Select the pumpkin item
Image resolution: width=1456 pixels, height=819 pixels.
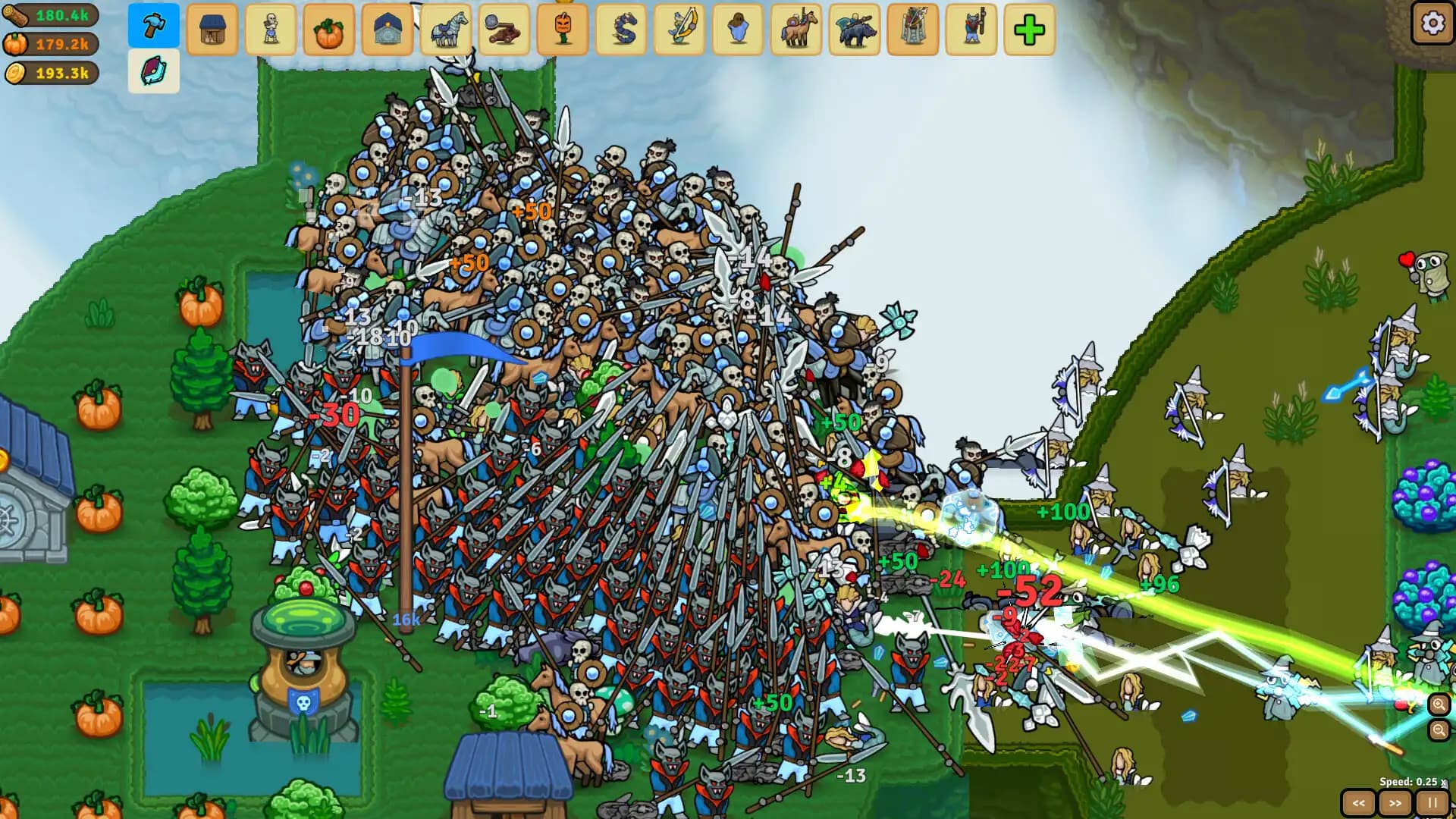click(329, 30)
